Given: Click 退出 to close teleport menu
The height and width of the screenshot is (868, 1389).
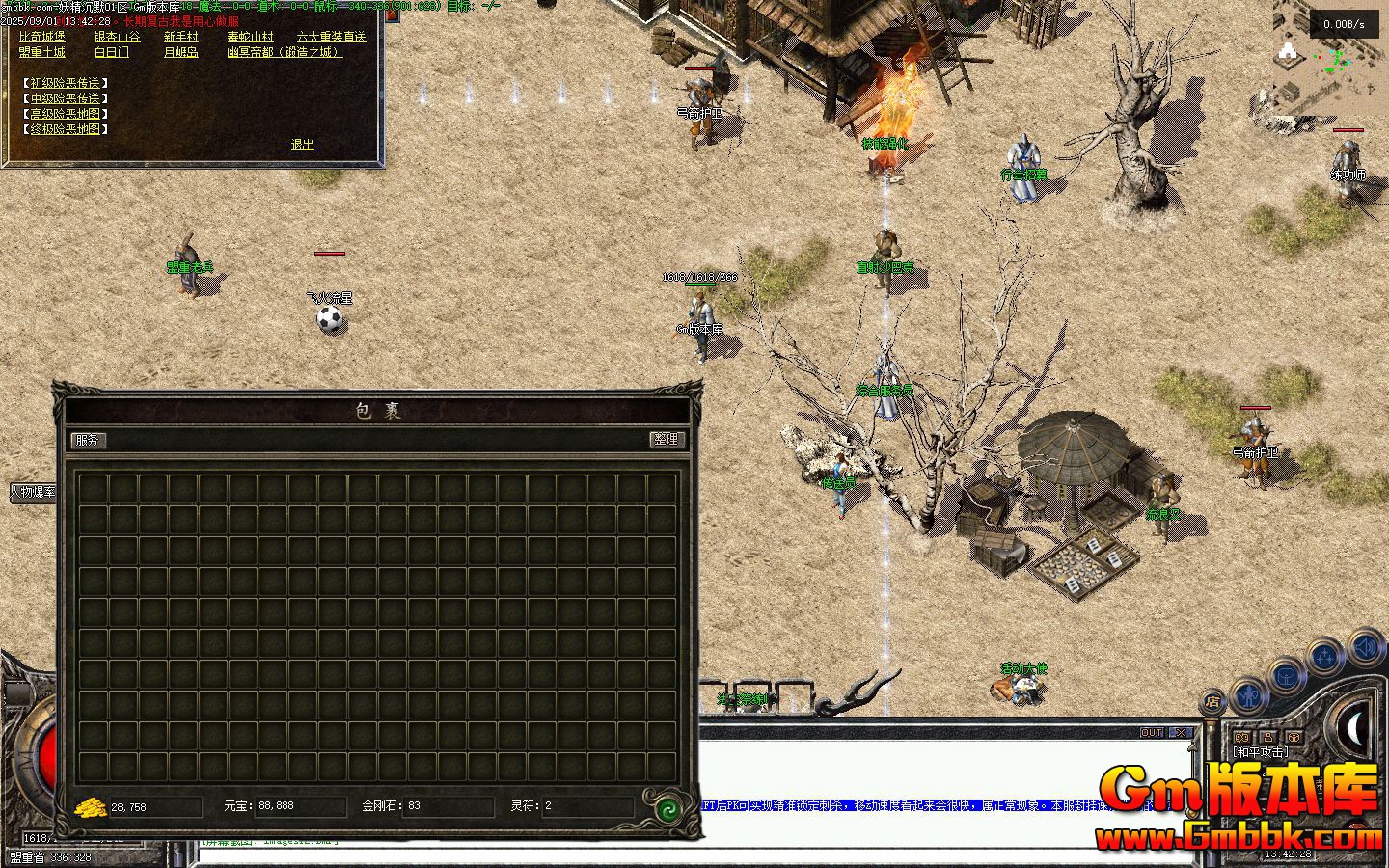Looking at the screenshot, I should [x=303, y=145].
